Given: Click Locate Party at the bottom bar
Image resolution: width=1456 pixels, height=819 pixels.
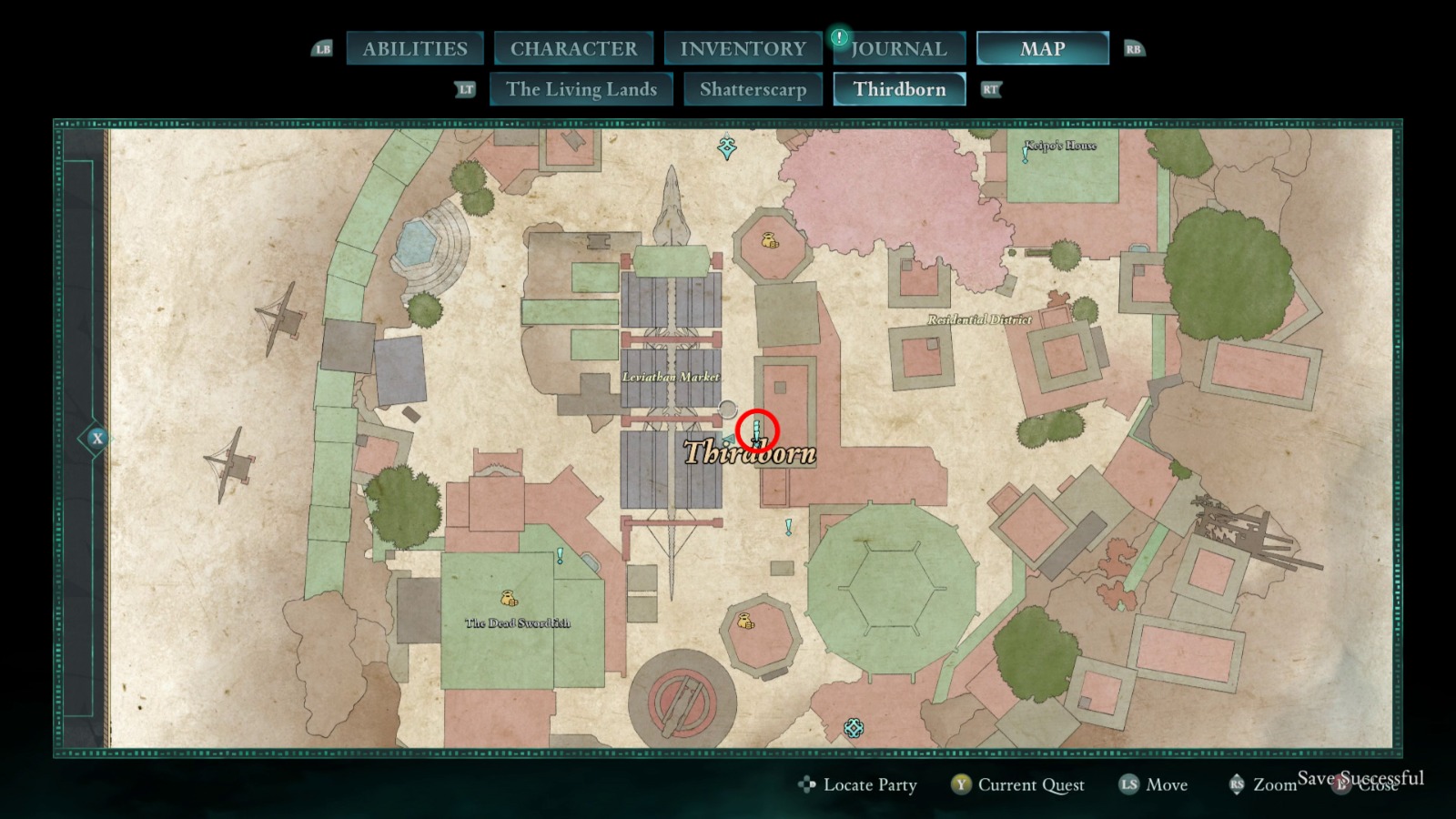Looking at the screenshot, I should pyautogui.click(x=869, y=784).
